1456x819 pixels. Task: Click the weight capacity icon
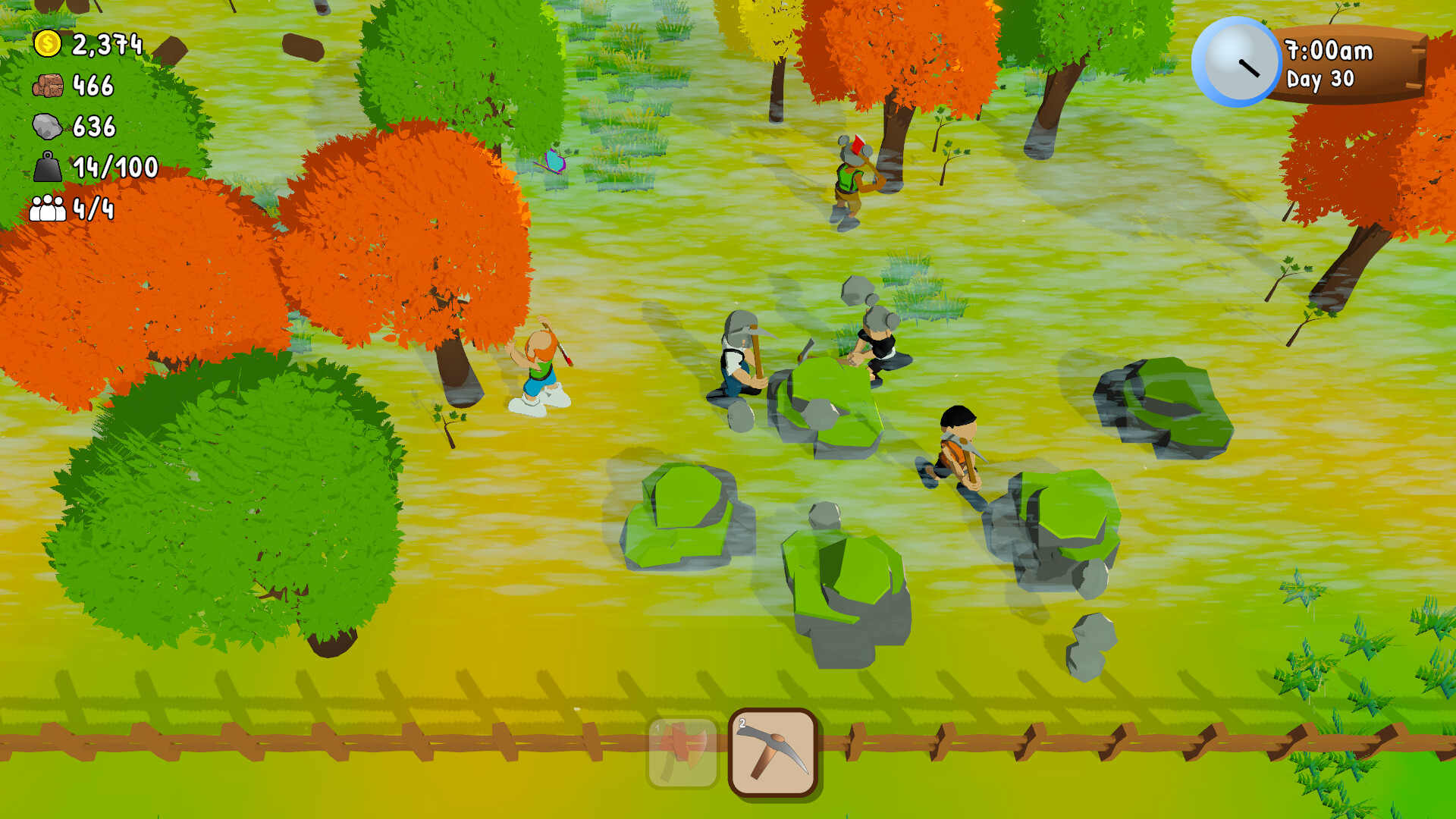click(x=48, y=167)
